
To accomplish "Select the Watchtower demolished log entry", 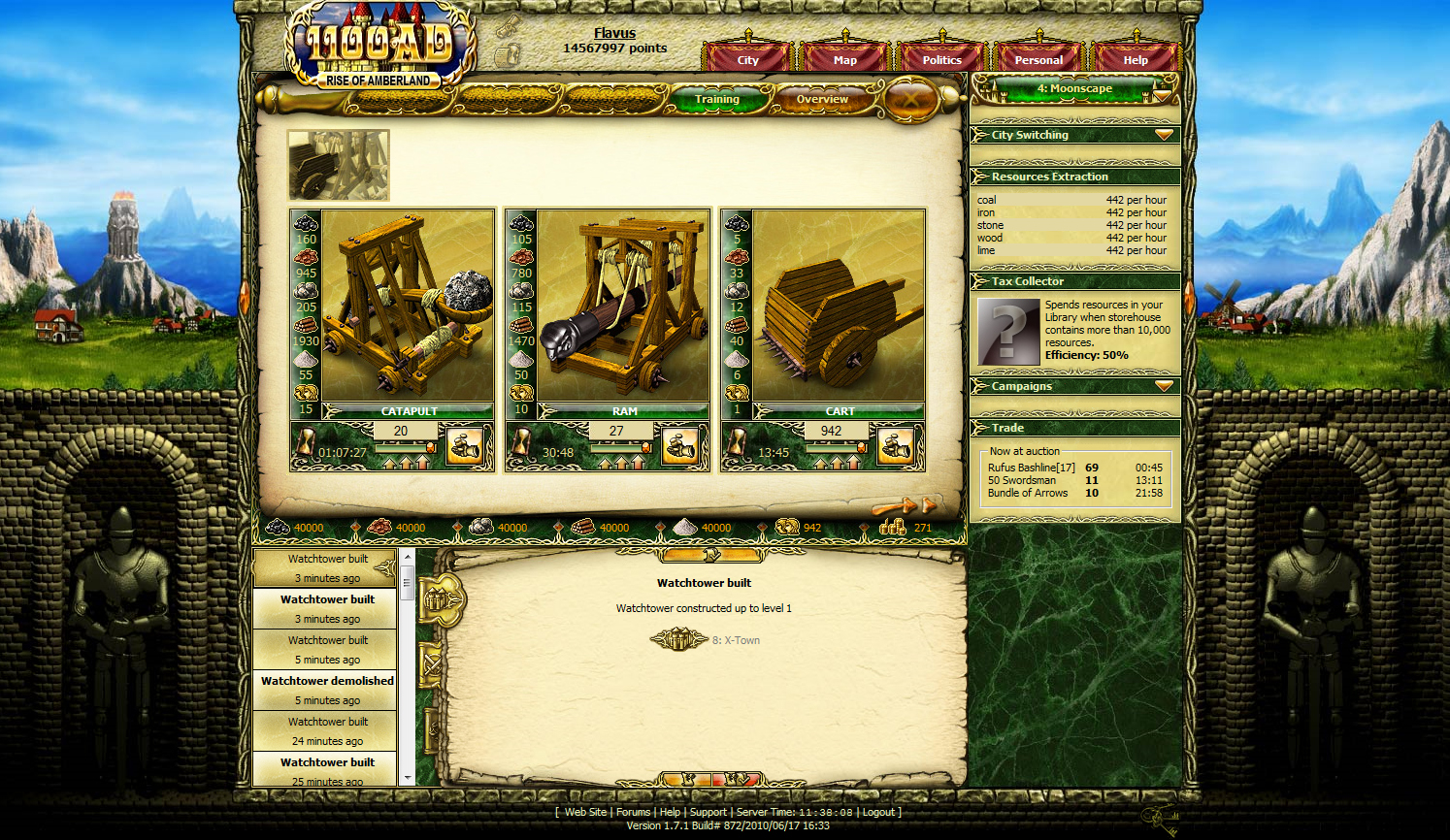I will 327,690.
